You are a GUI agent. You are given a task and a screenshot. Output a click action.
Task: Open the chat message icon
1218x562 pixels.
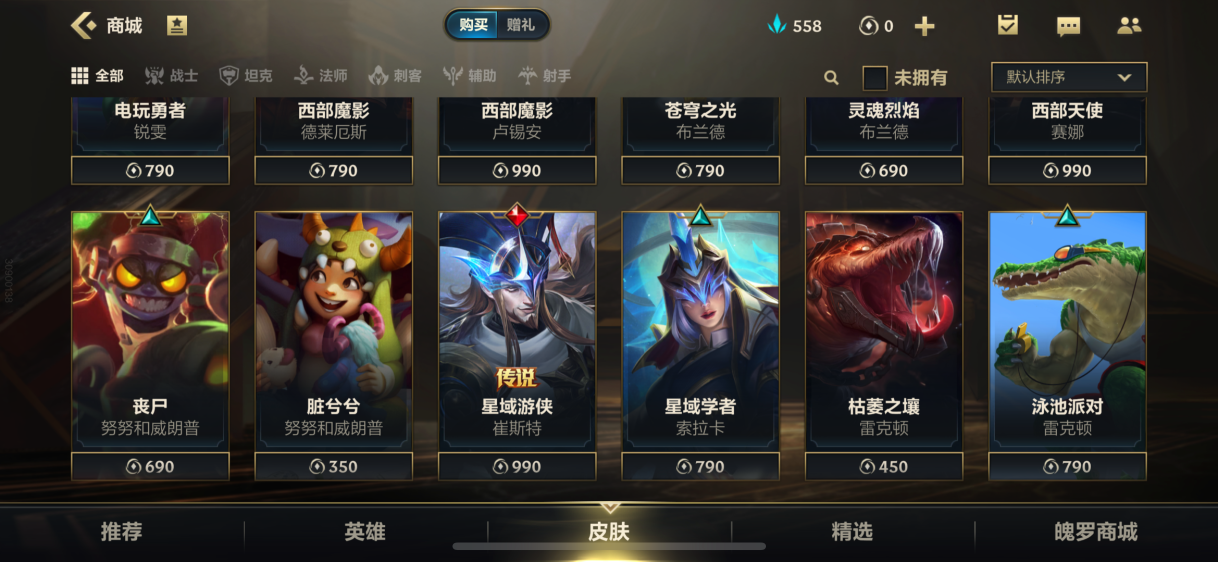(1068, 26)
